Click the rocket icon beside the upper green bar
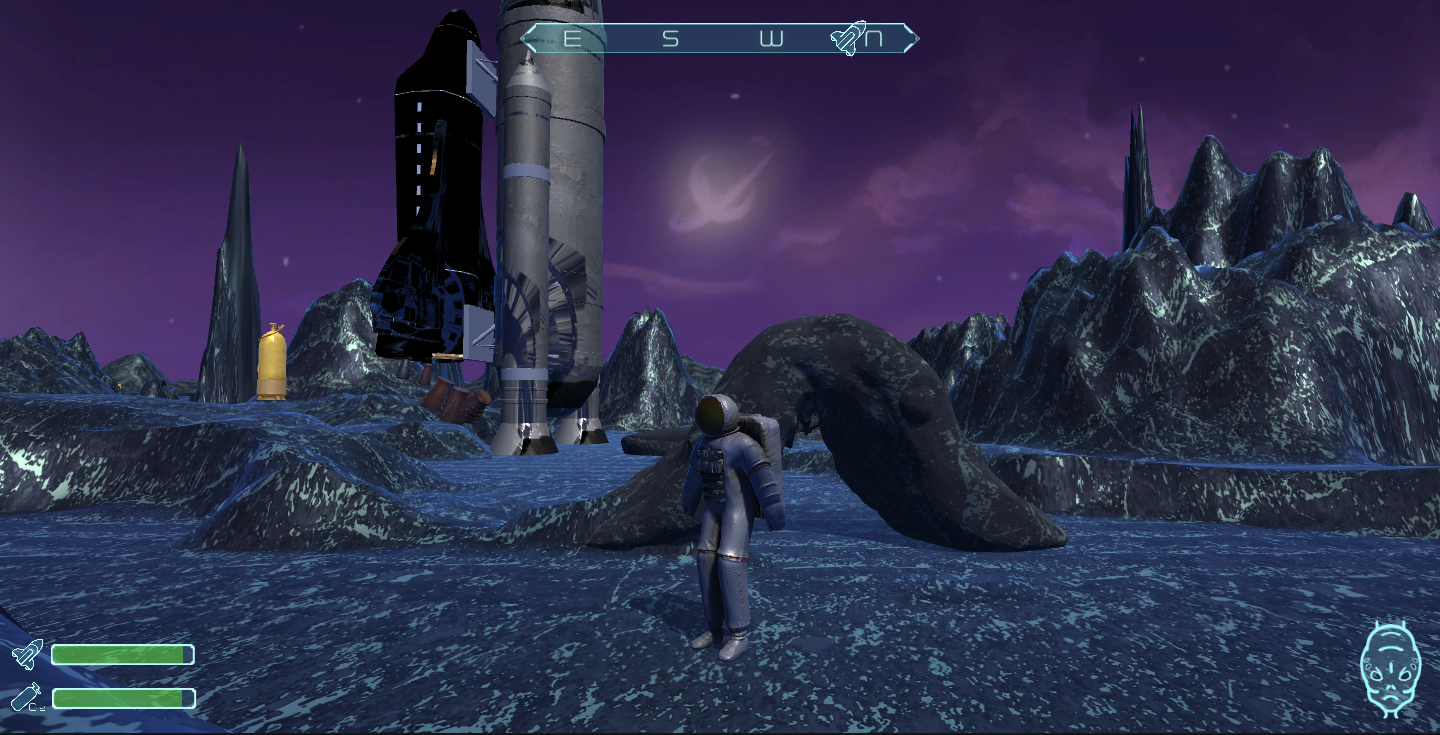Screen dimensions: 1440x735 (x=27, y=654)
